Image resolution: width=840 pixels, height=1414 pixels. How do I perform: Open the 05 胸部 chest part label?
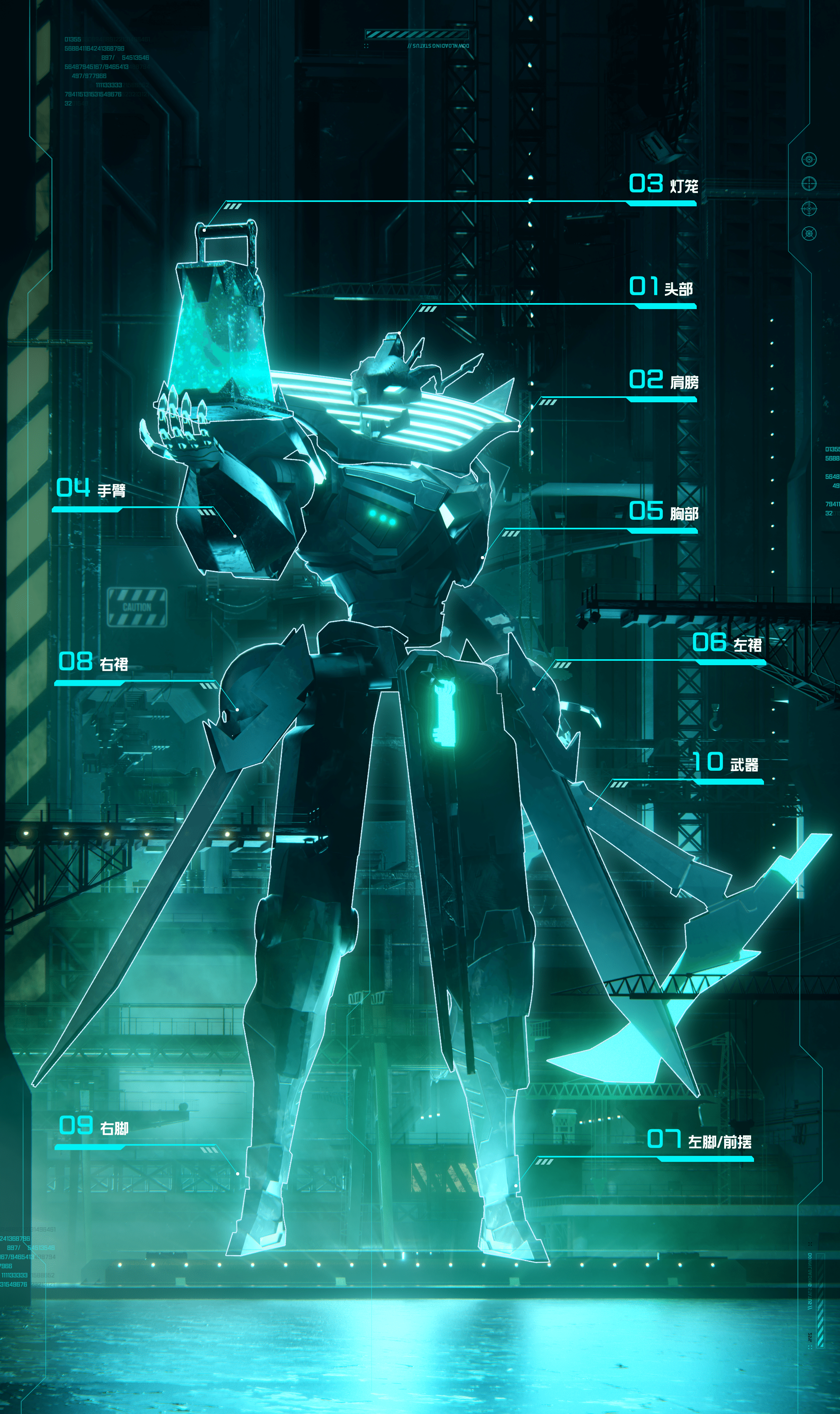click(663, 512)
